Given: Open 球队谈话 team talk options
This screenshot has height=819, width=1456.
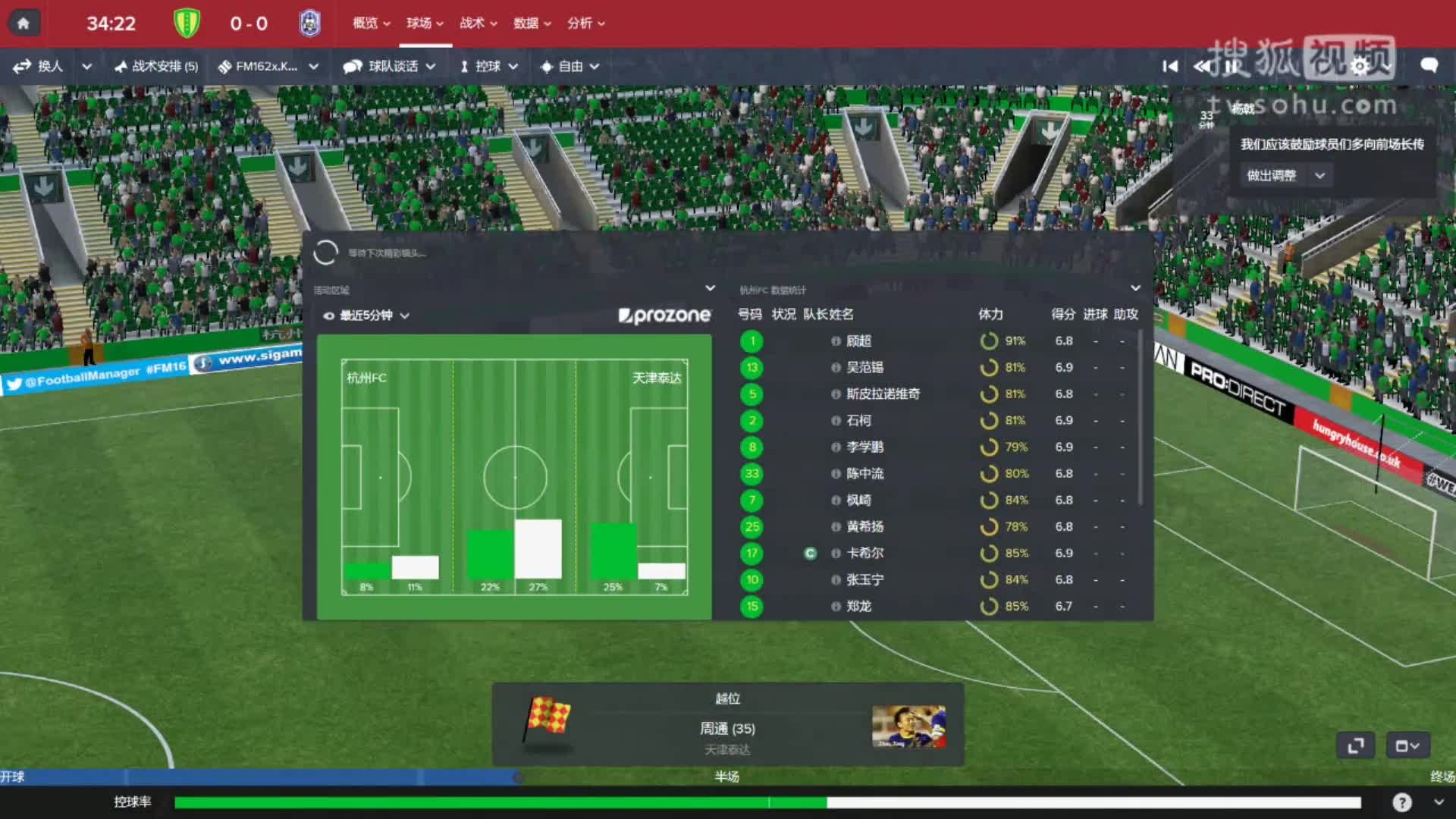Looking at the screenshot, I should [389, 67].
